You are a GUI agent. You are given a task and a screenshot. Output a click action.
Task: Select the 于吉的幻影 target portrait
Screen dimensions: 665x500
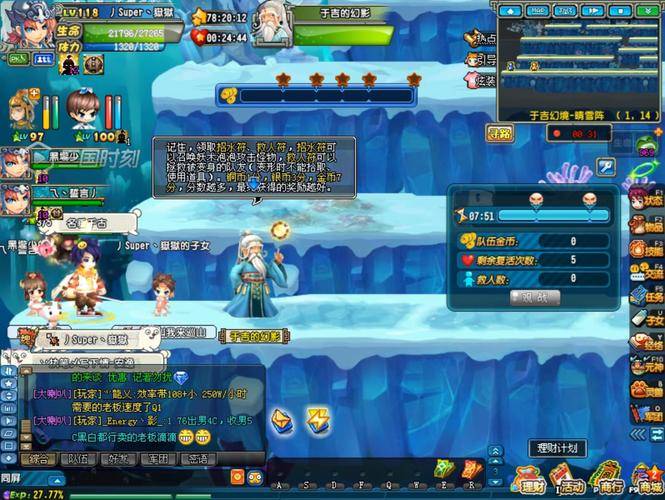[x=268, y=27]
